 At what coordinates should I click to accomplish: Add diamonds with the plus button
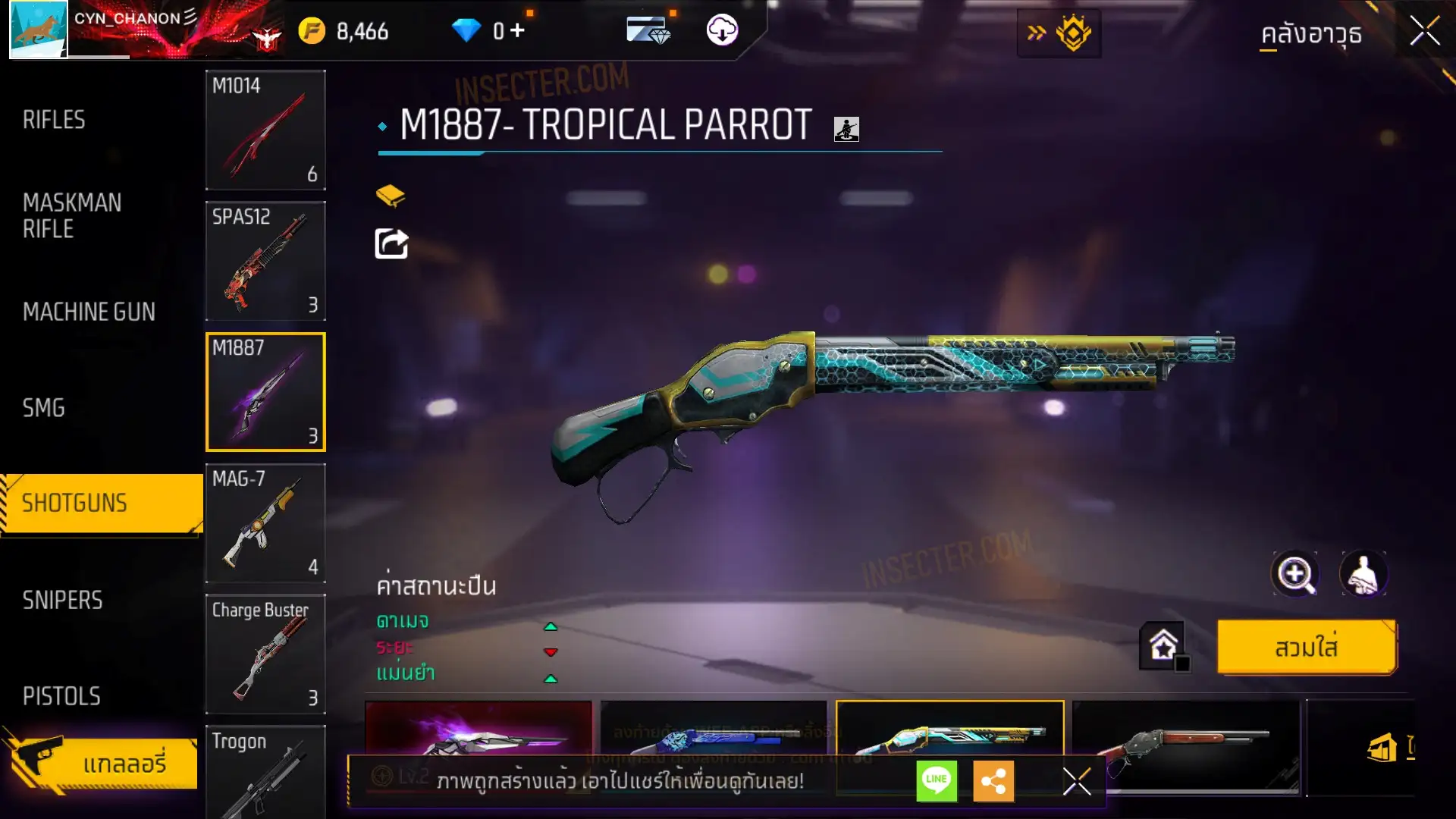click(x=517, y=30)
